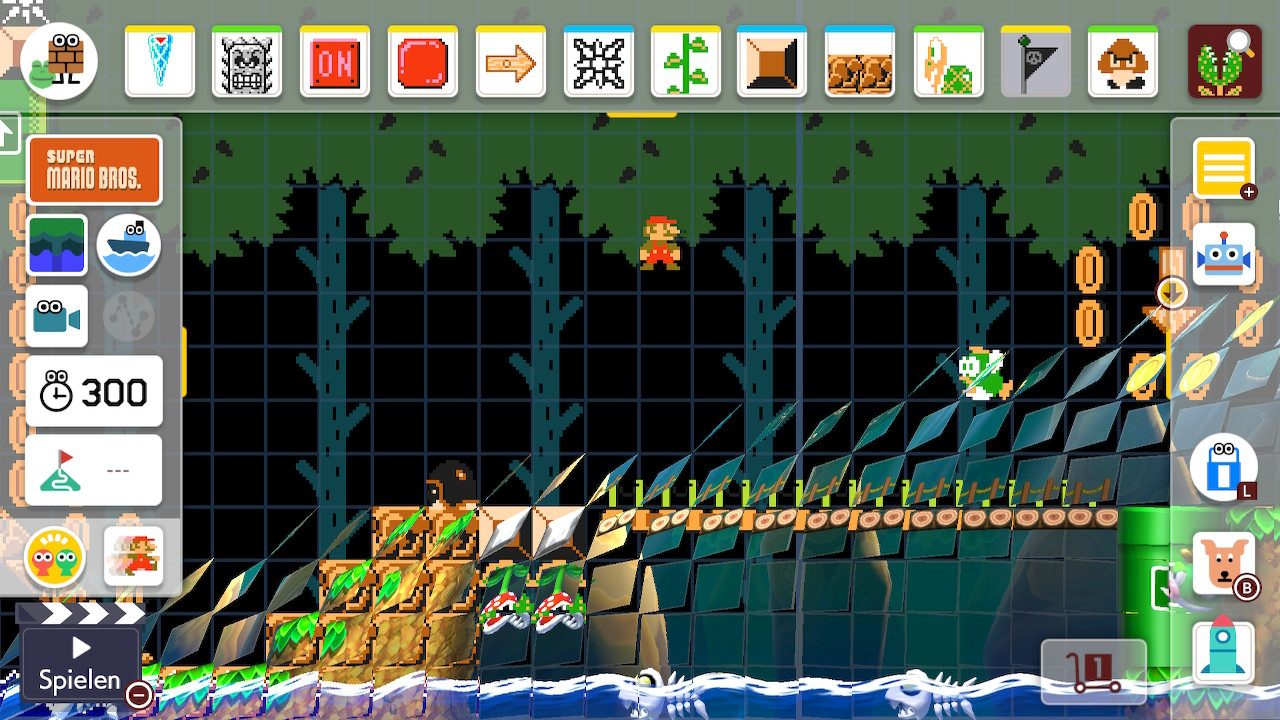This screenshot has height=720, width=1280.
Task: Choose the arrow sign part
Action: (x=510, y=62)
